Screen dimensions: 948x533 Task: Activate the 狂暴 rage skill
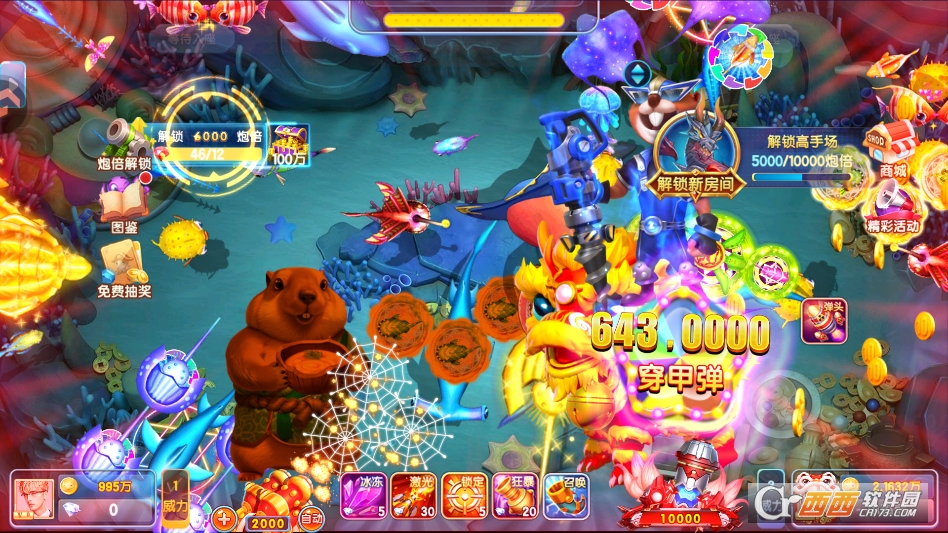(514, 495)
